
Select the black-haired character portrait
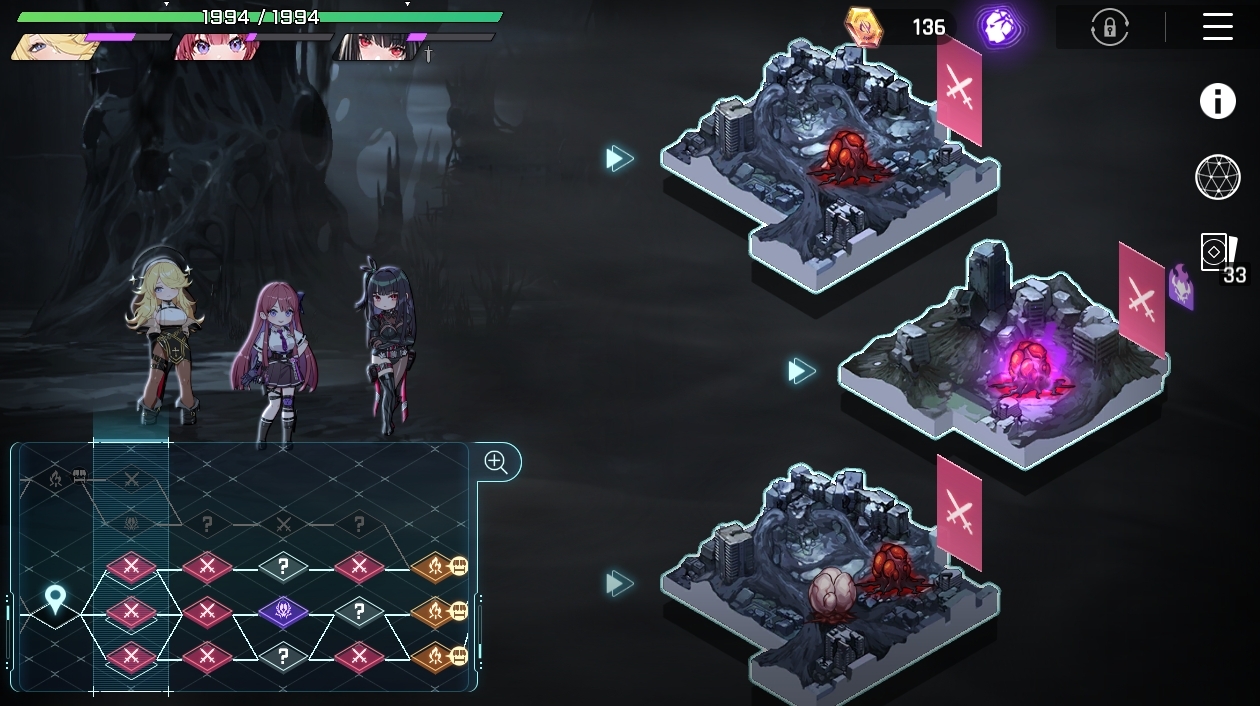click(374, 46)
